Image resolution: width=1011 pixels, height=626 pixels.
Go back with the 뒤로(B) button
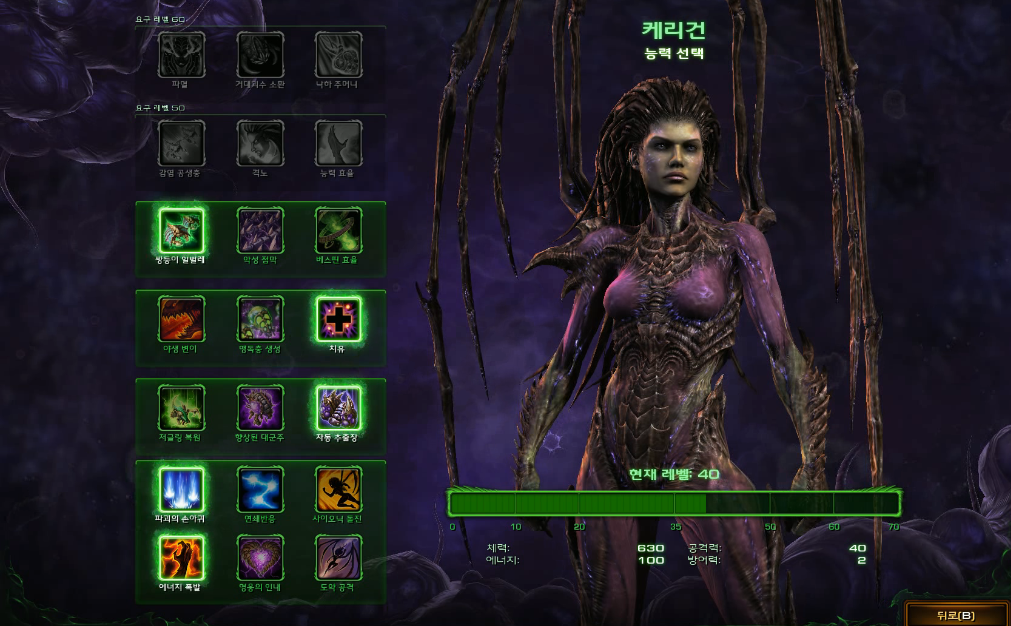(956, 614)
